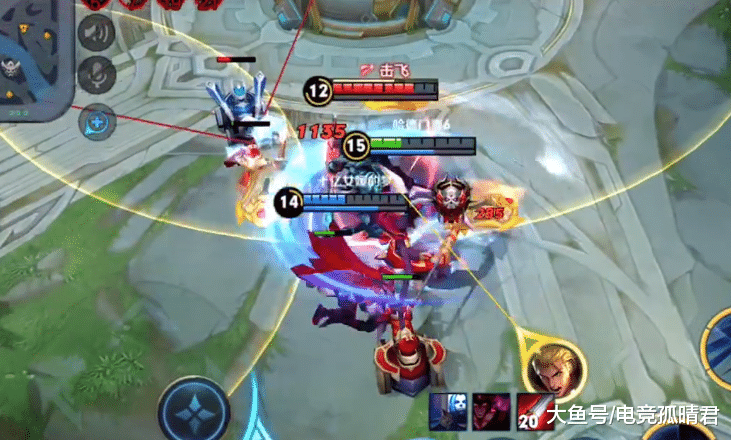731x440 pixels.
Task: Select the skull-masked icon in bottom row
Action: pos(446,411)
